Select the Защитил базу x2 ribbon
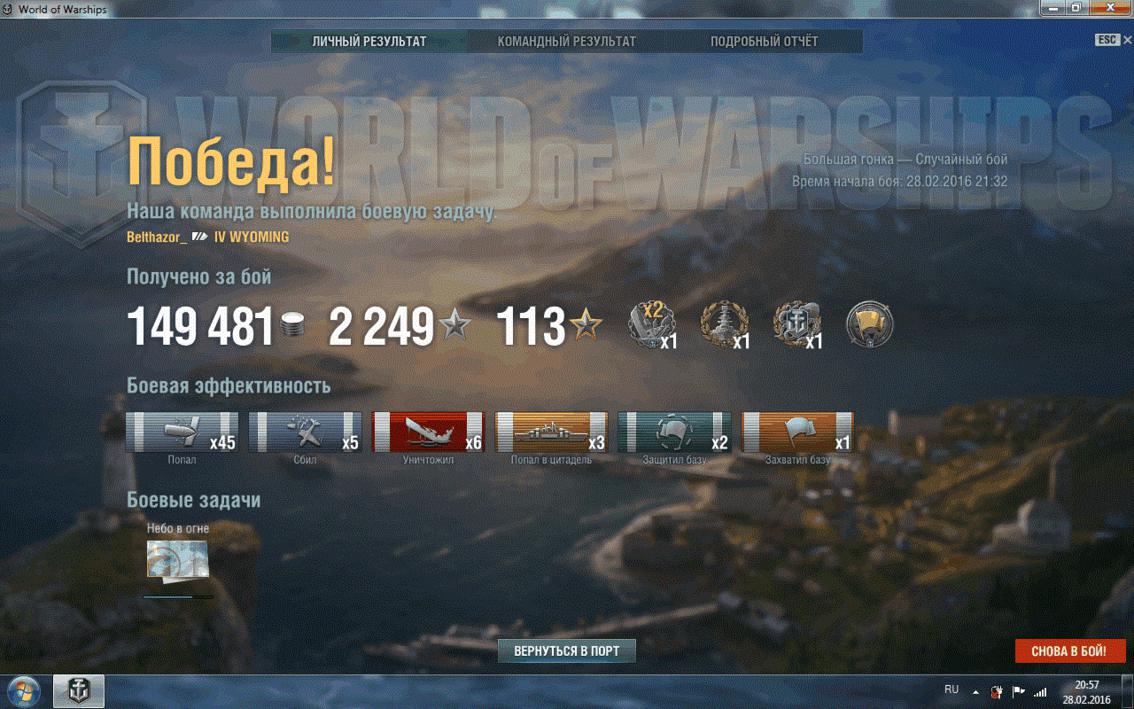This screenshot has width=1134, height=709. (x=674, y=432)
